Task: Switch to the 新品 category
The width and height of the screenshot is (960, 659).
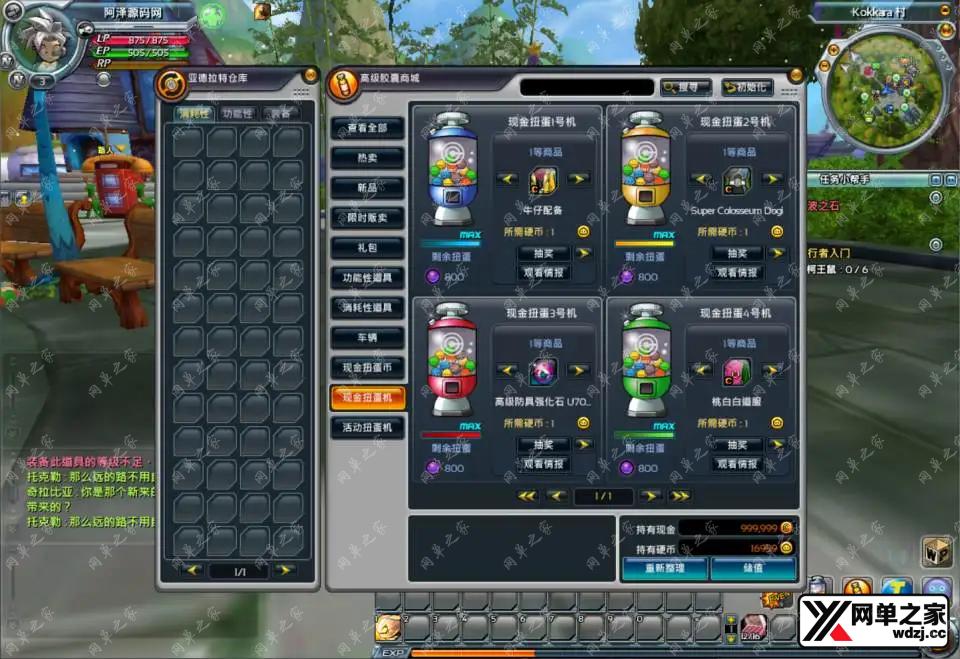Action: tap(367, 188)
